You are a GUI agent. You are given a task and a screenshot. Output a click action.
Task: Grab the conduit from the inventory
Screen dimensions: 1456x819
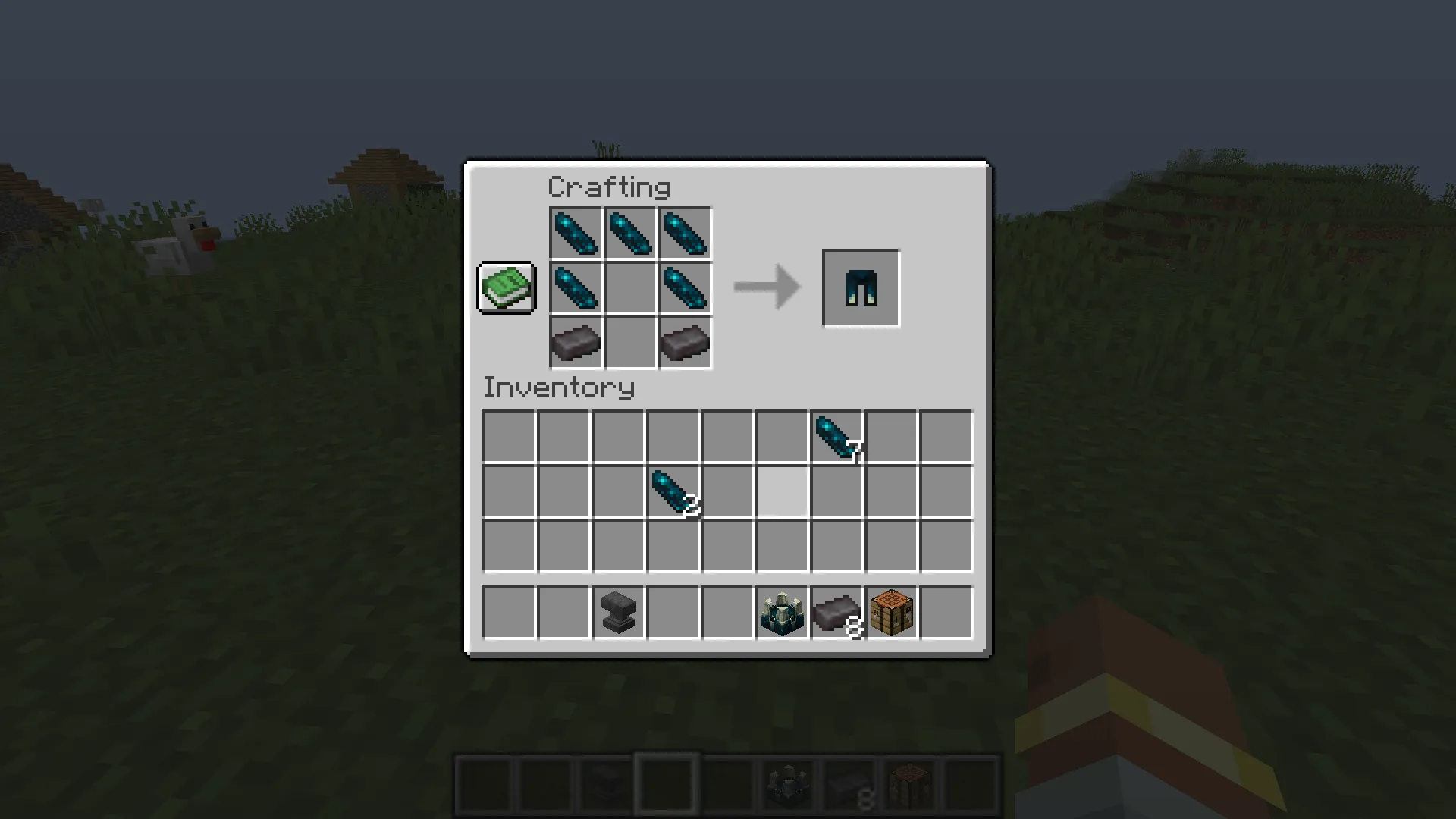click(x=781, y=613)
